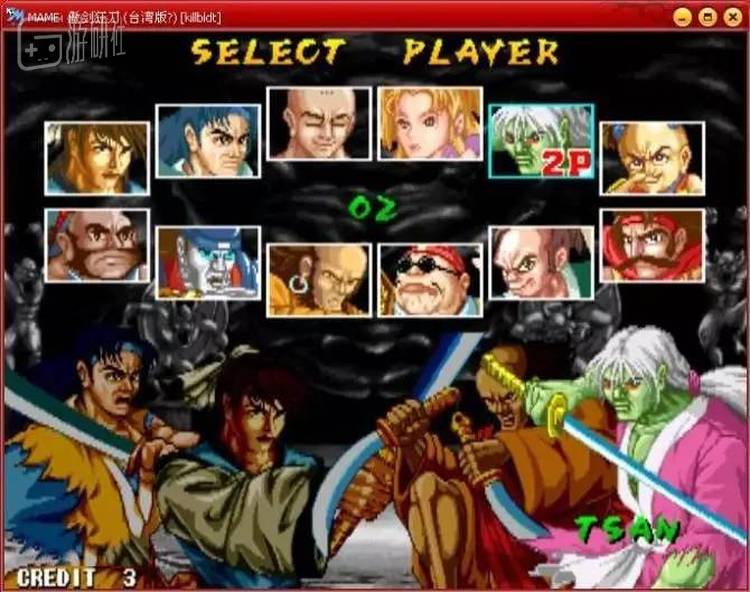This screenshot has height=592, width=750.
Task: Choose the blue-faced masked character portrait
Action: point(208,263)
